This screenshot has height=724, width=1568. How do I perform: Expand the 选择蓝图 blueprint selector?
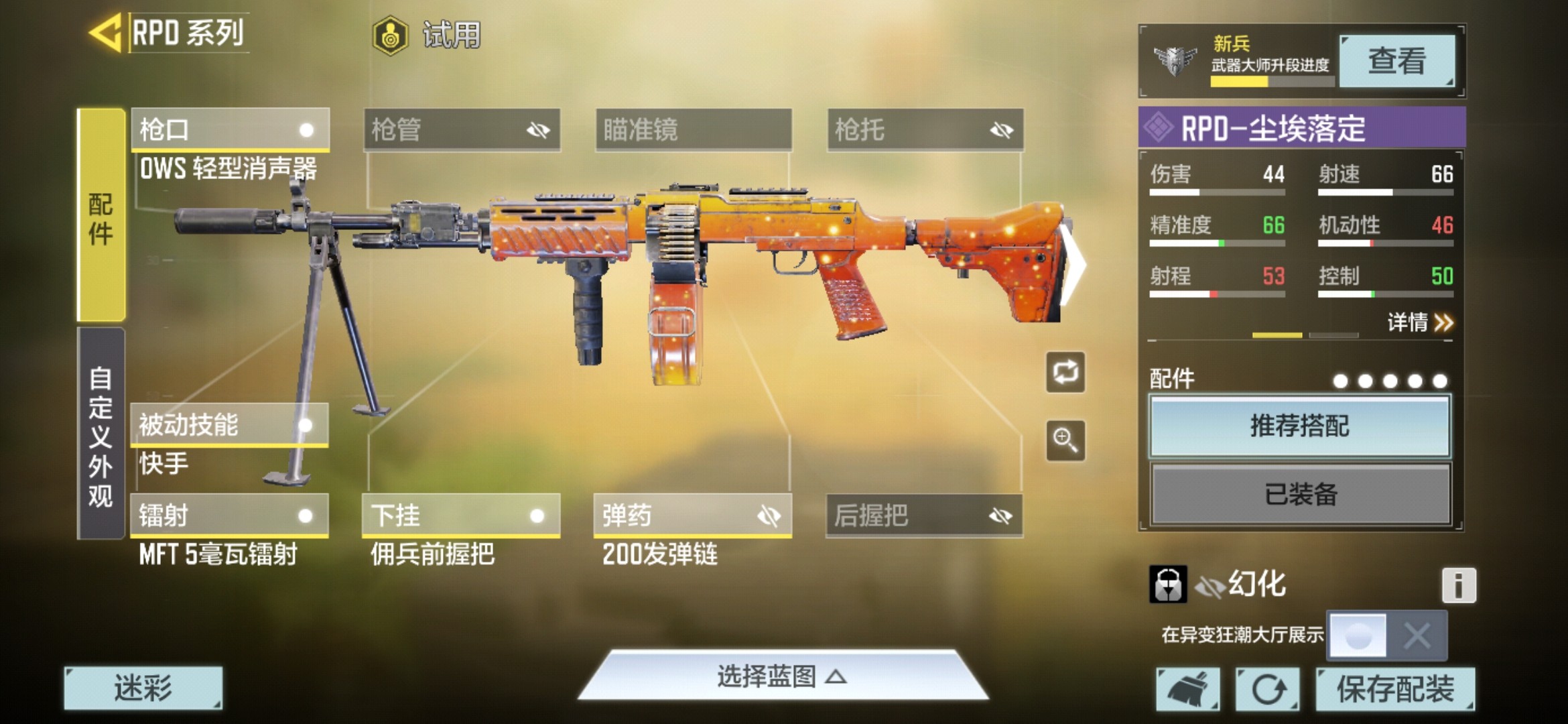tap(782, 676)
